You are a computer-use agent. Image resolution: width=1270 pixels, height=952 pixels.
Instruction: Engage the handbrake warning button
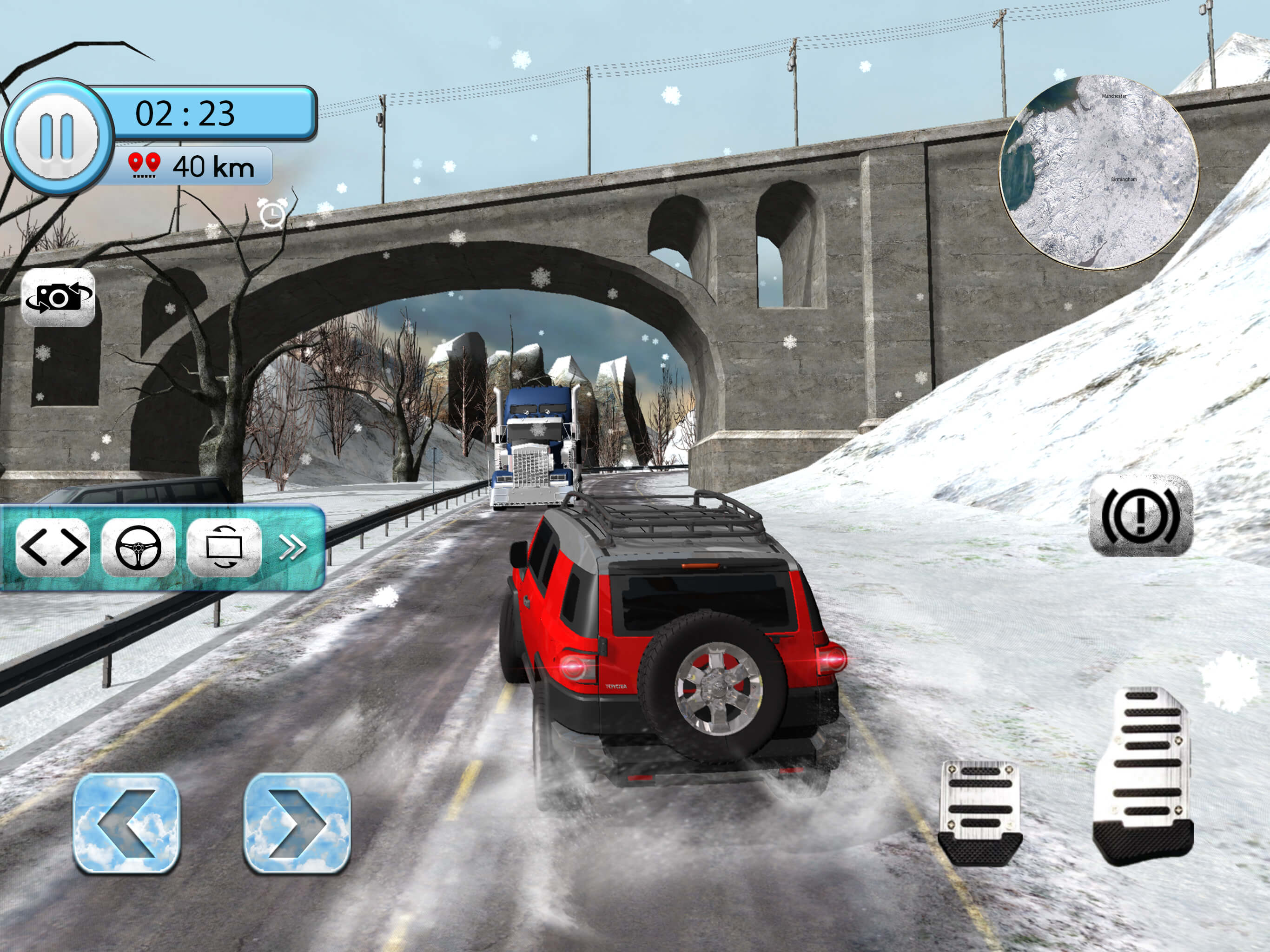point(1141,515)
